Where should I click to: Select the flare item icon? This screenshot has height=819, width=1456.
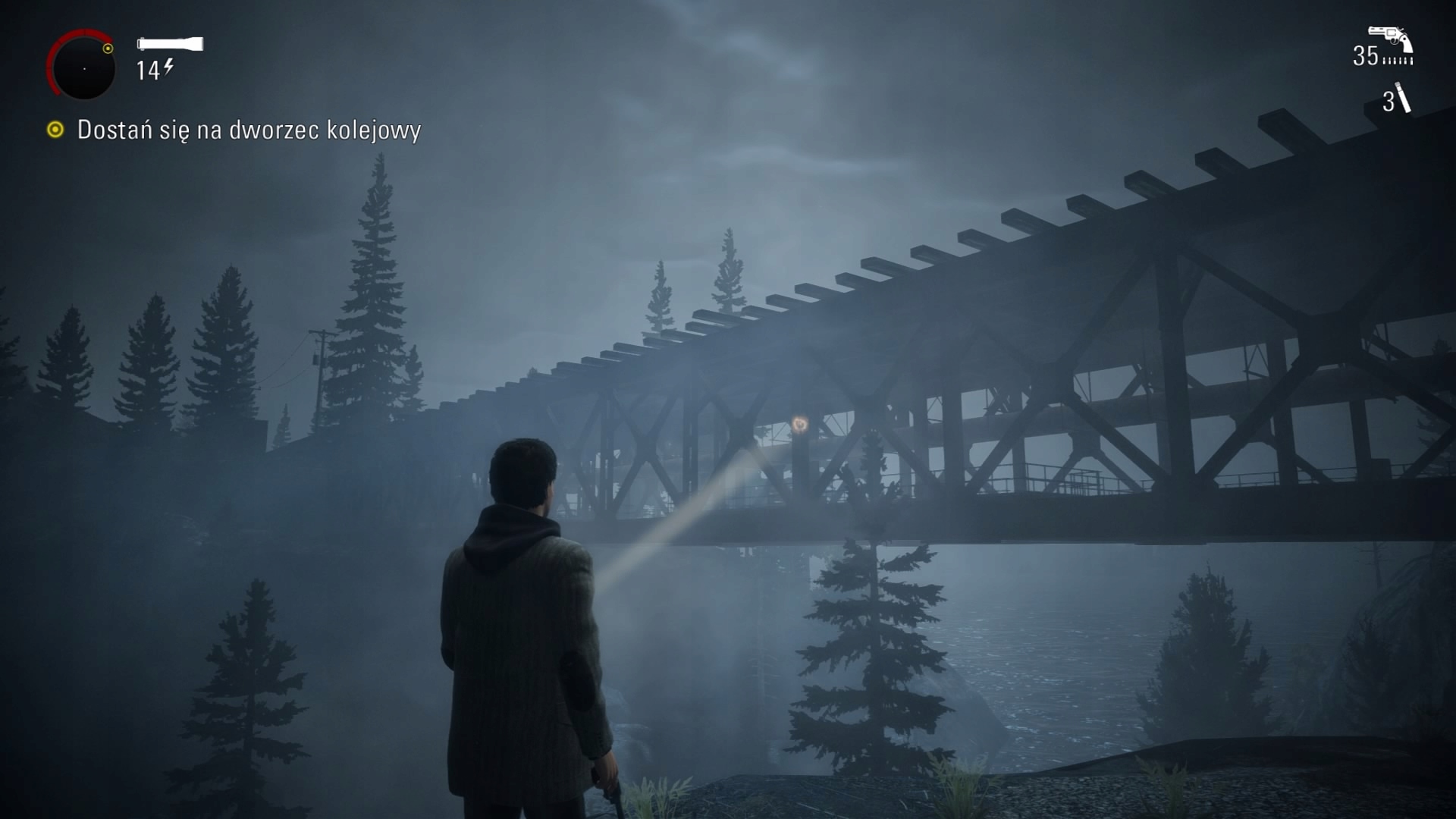click(1403, 99)
